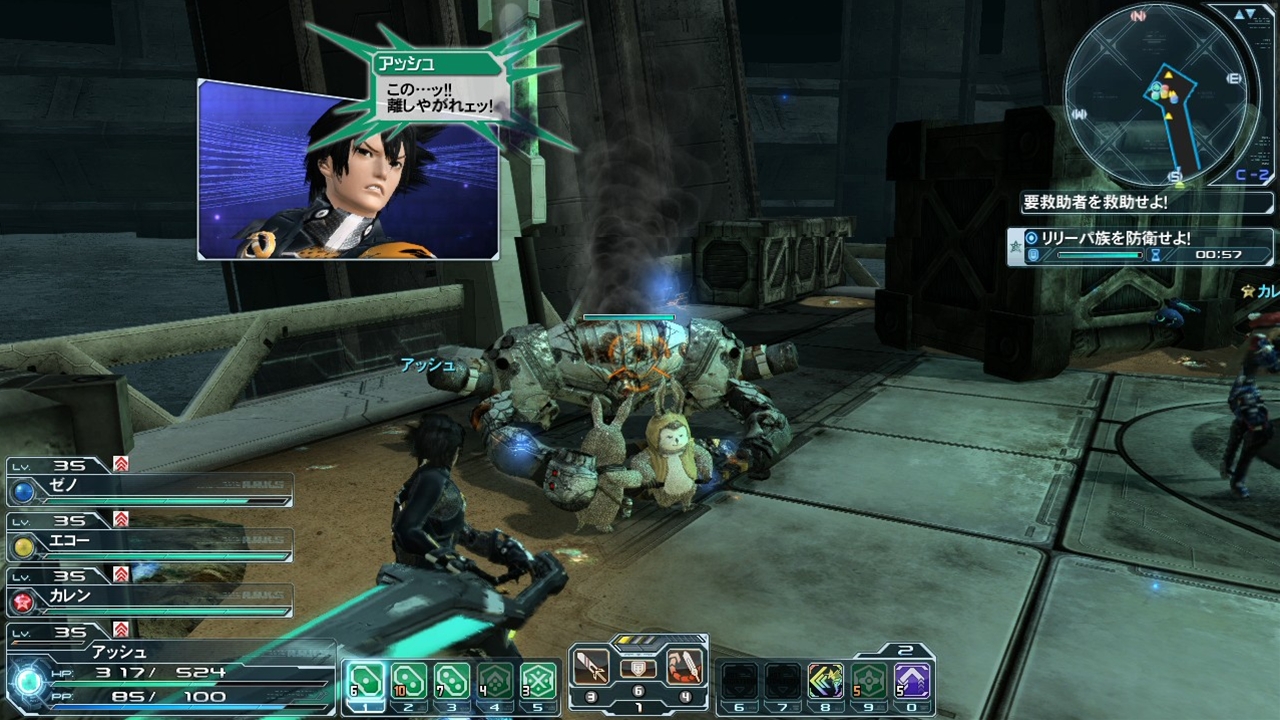Screen dimensions: 1280x720
Task: Select the sword weapon action icon
Action: (x=592, y=665)
